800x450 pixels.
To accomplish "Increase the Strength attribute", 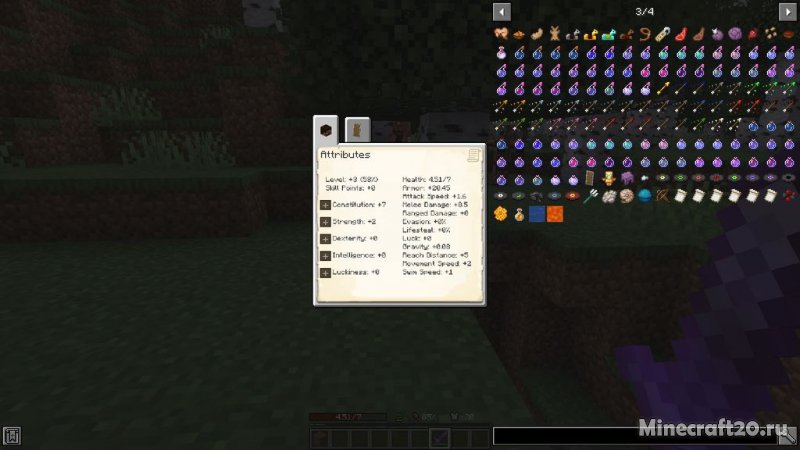I will tap(325, 221).
